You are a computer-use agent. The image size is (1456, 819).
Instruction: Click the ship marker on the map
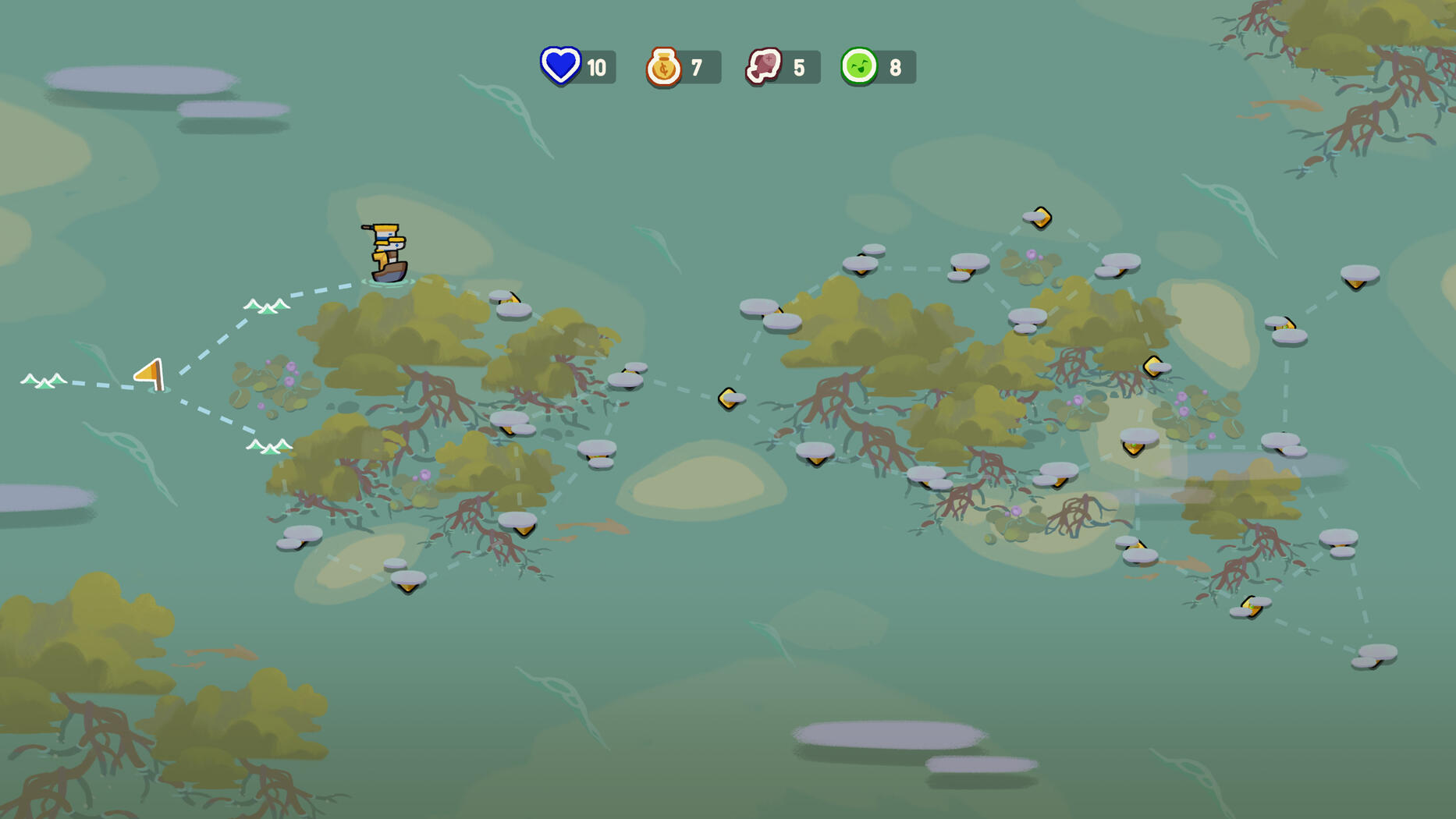tap(387, 253)
